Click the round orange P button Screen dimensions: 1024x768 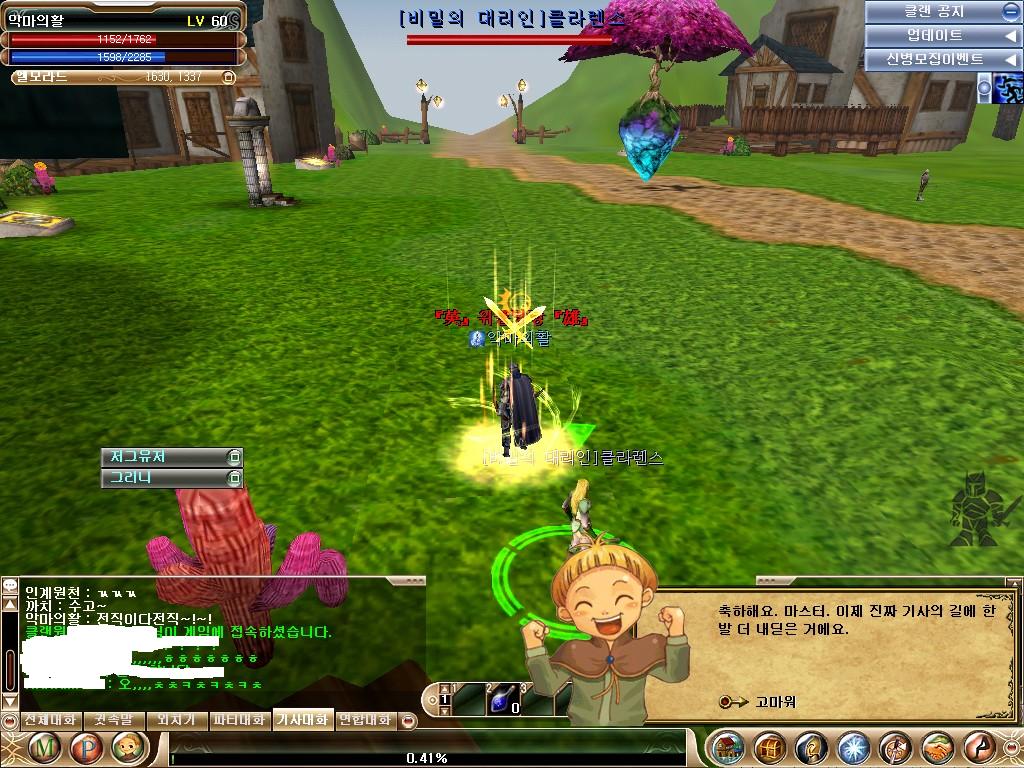[x=87, y=747]
